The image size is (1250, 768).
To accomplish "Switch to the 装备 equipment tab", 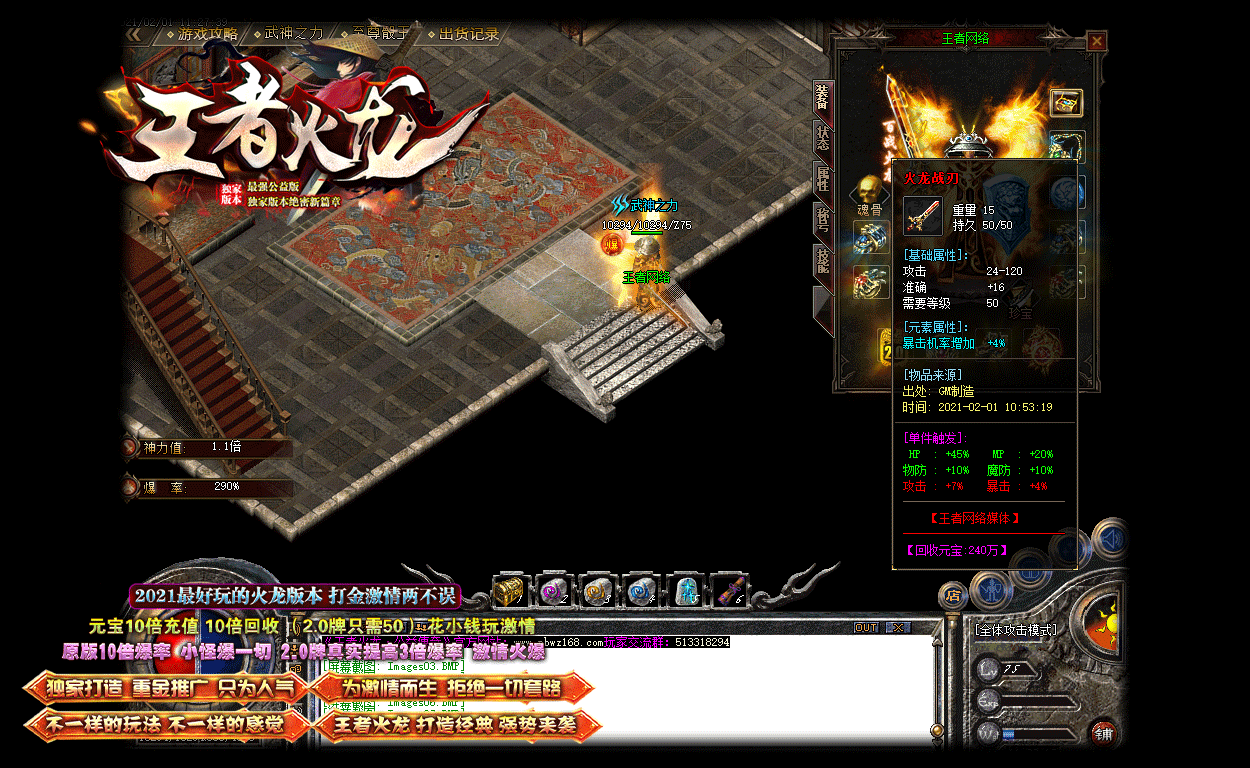I will [x=822, y=98].
